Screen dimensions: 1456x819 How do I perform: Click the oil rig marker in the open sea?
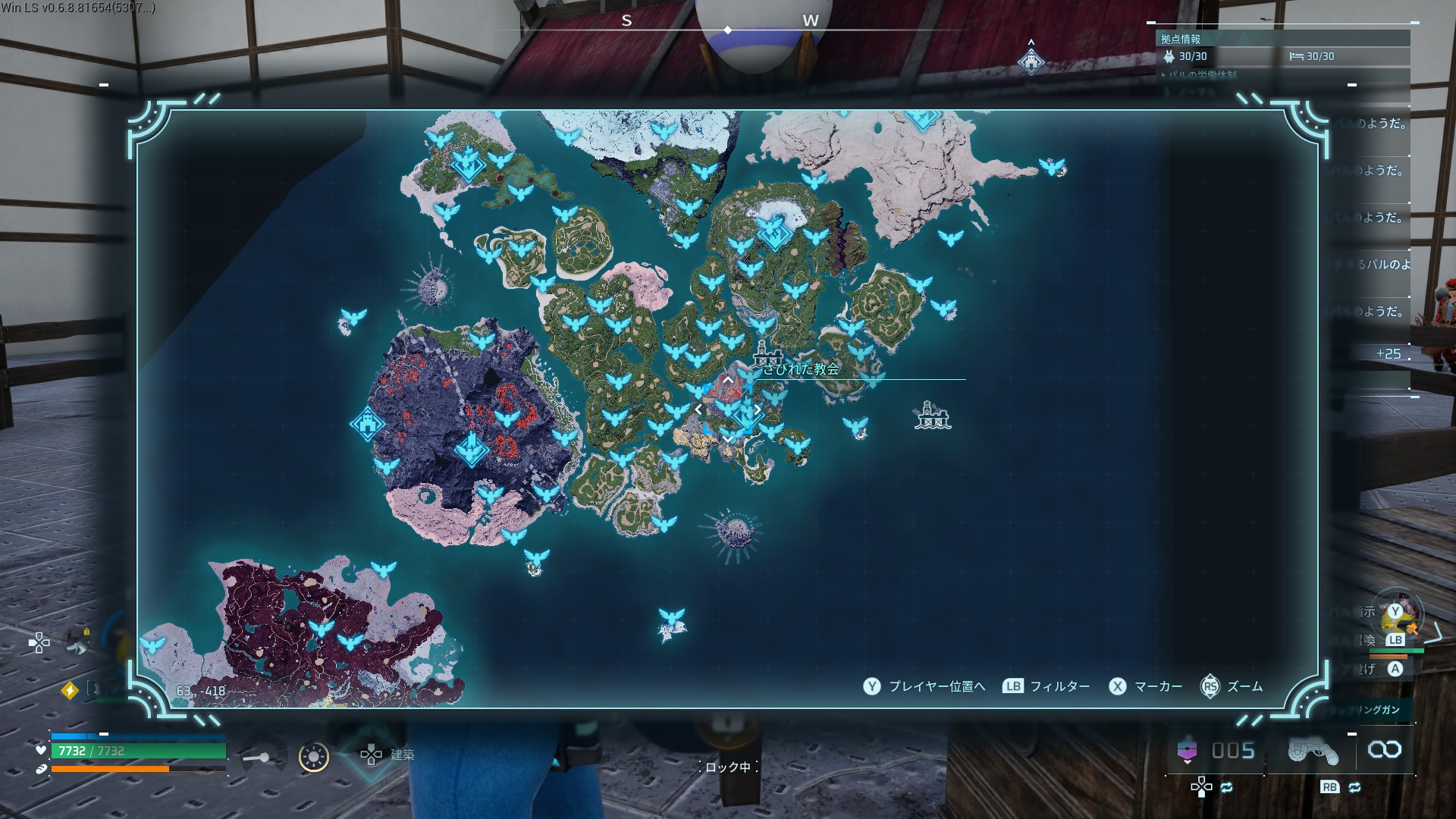coord(932,416)
